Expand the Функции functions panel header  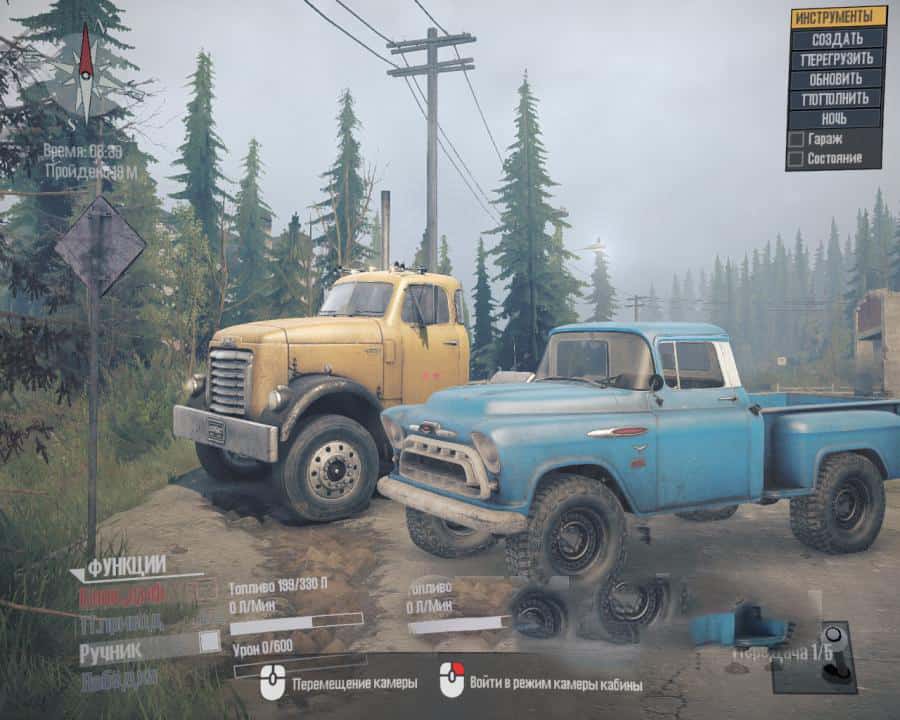125,567
